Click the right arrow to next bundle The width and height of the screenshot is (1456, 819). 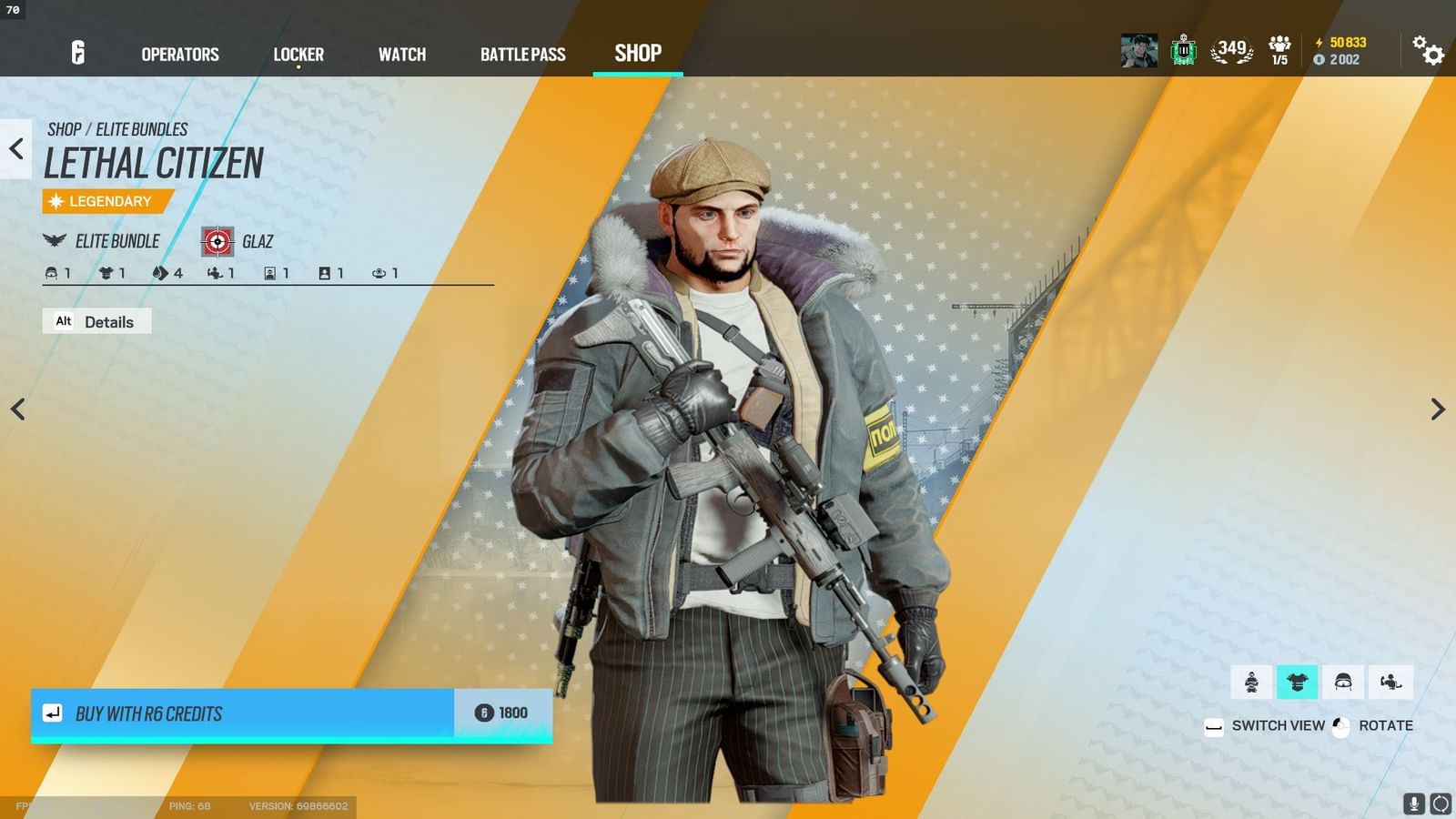pyautogui.click(x=1439, y=409)
